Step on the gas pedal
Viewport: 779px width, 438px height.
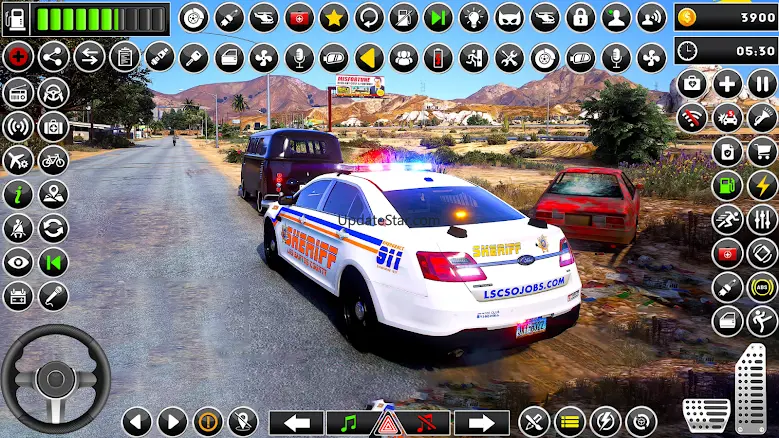click(x=750, y=388)
